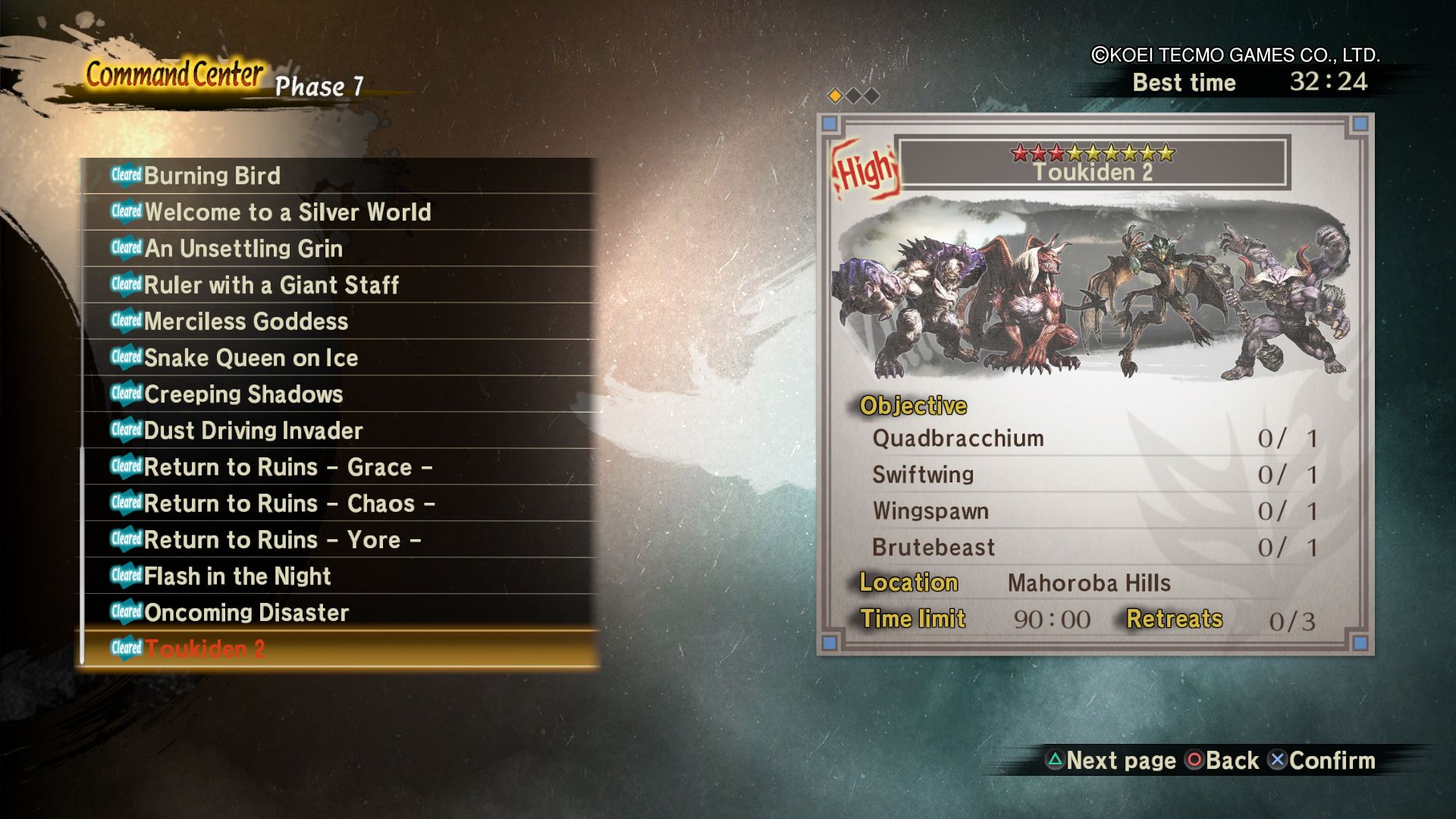This screenshot has height=819, width=1456.
Task: Choose Snake Queen on Ice mission
Action: pyautogui.click(x=251, y=358)
